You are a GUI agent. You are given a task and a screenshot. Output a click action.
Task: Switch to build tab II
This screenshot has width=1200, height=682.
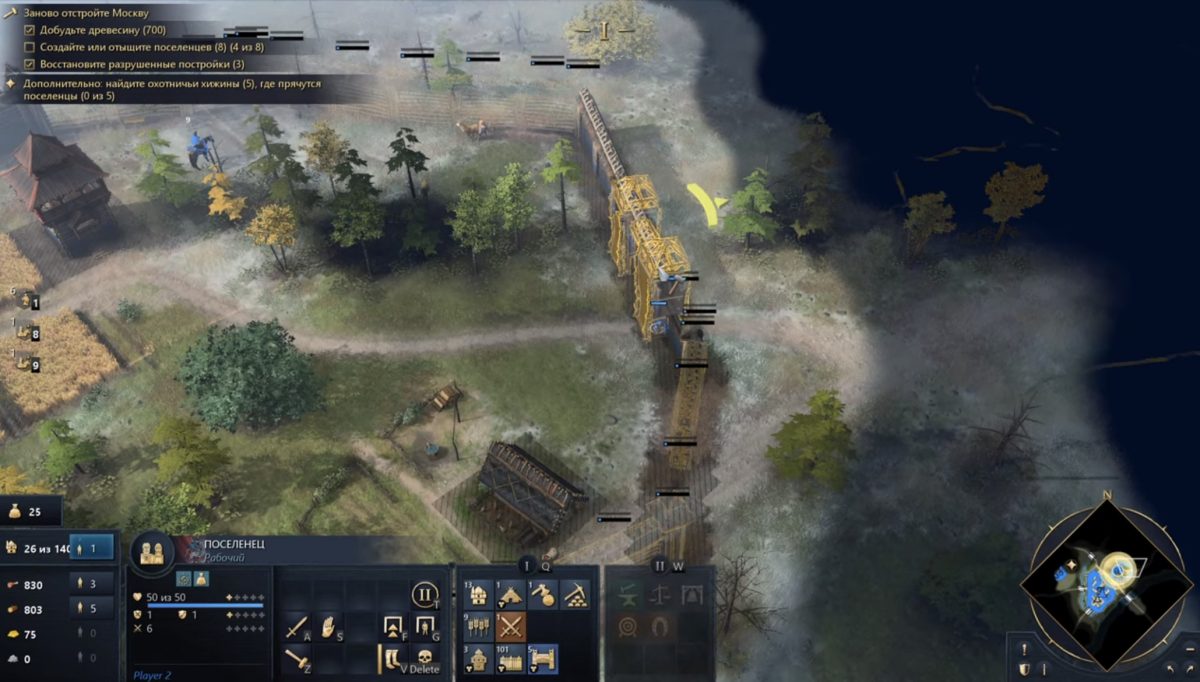pyautogui.click(x=659, y=566)
